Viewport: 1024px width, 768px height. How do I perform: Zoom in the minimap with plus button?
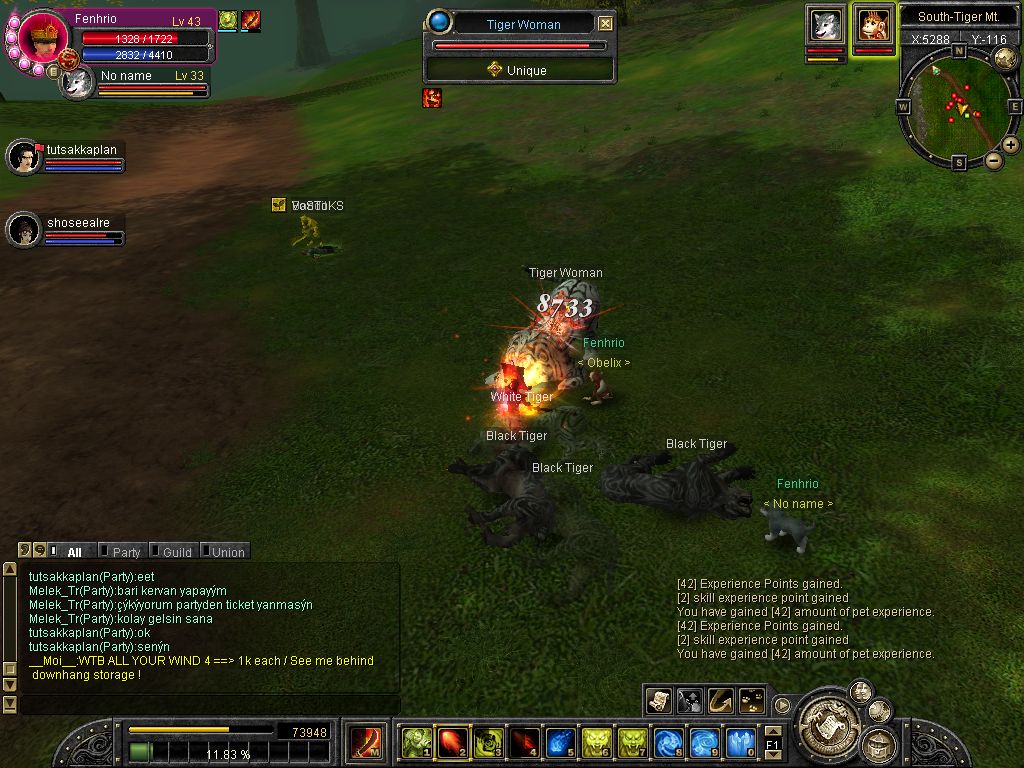click(1011, 145)
